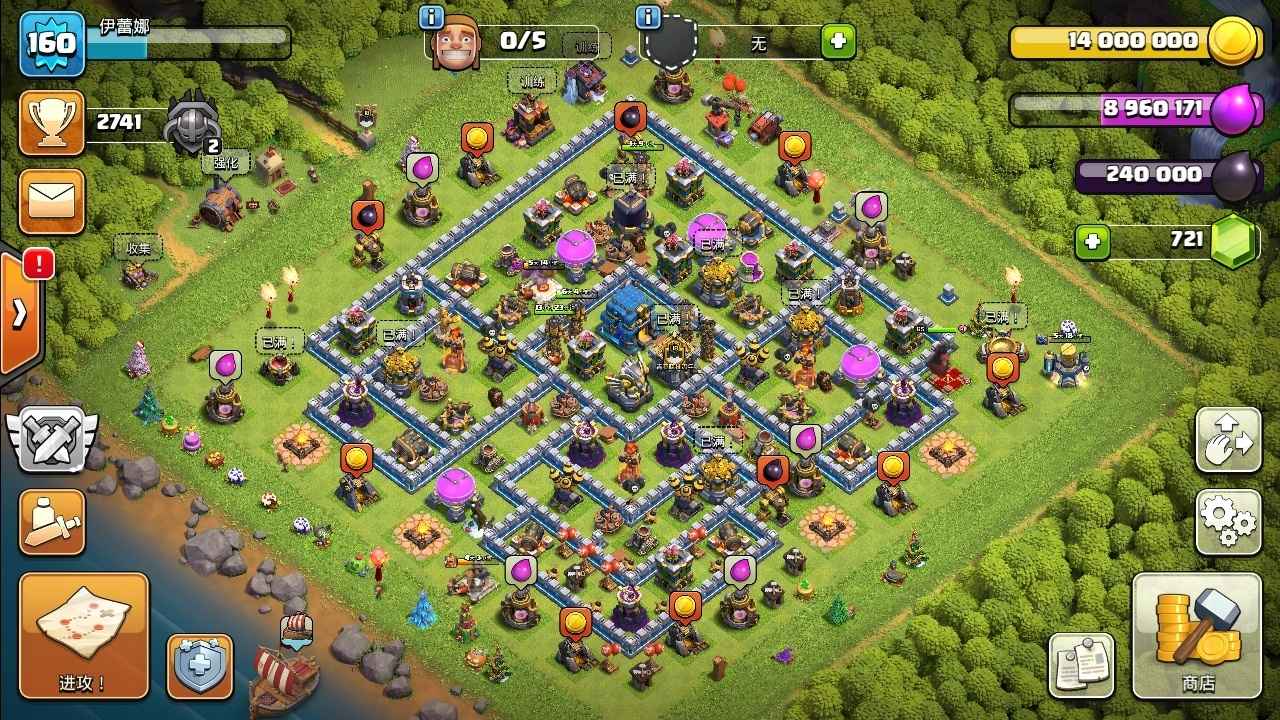
Task: Tap the player level 160 badge
Action: 51,43
